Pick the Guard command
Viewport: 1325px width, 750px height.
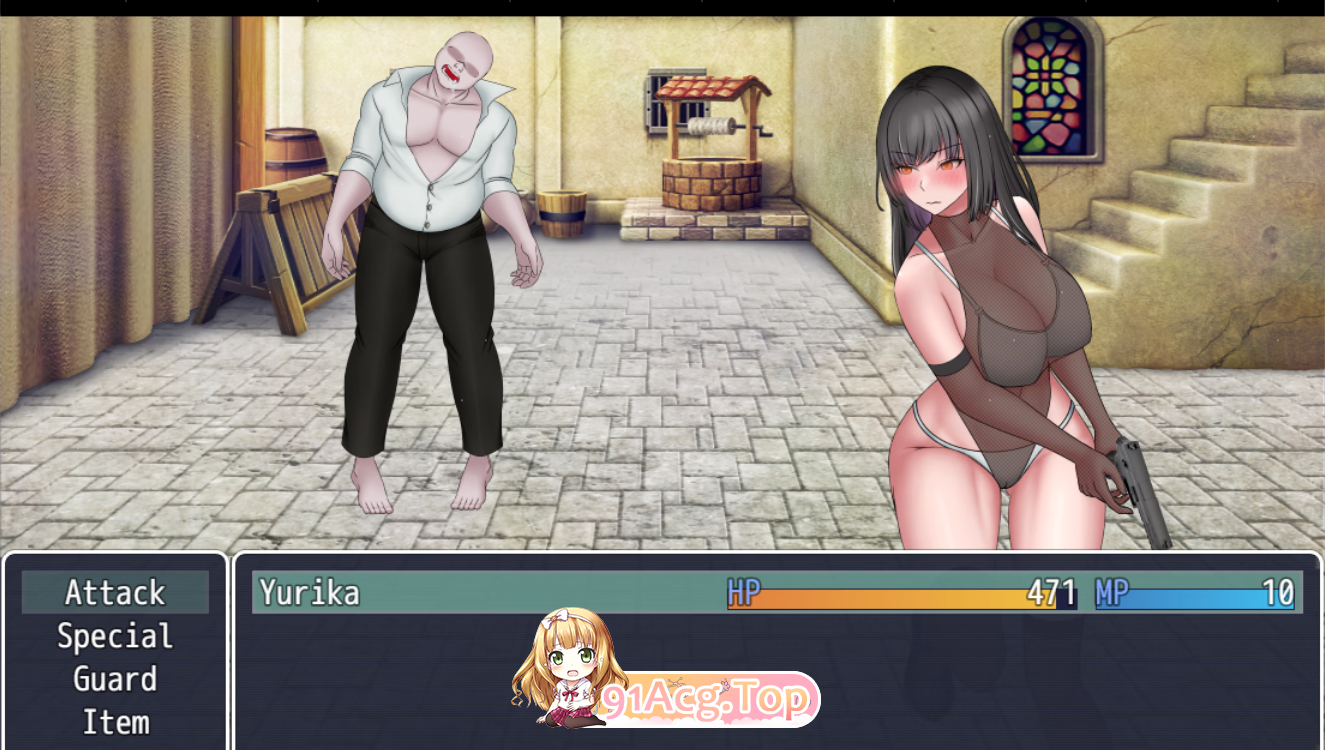click(115, 679)
